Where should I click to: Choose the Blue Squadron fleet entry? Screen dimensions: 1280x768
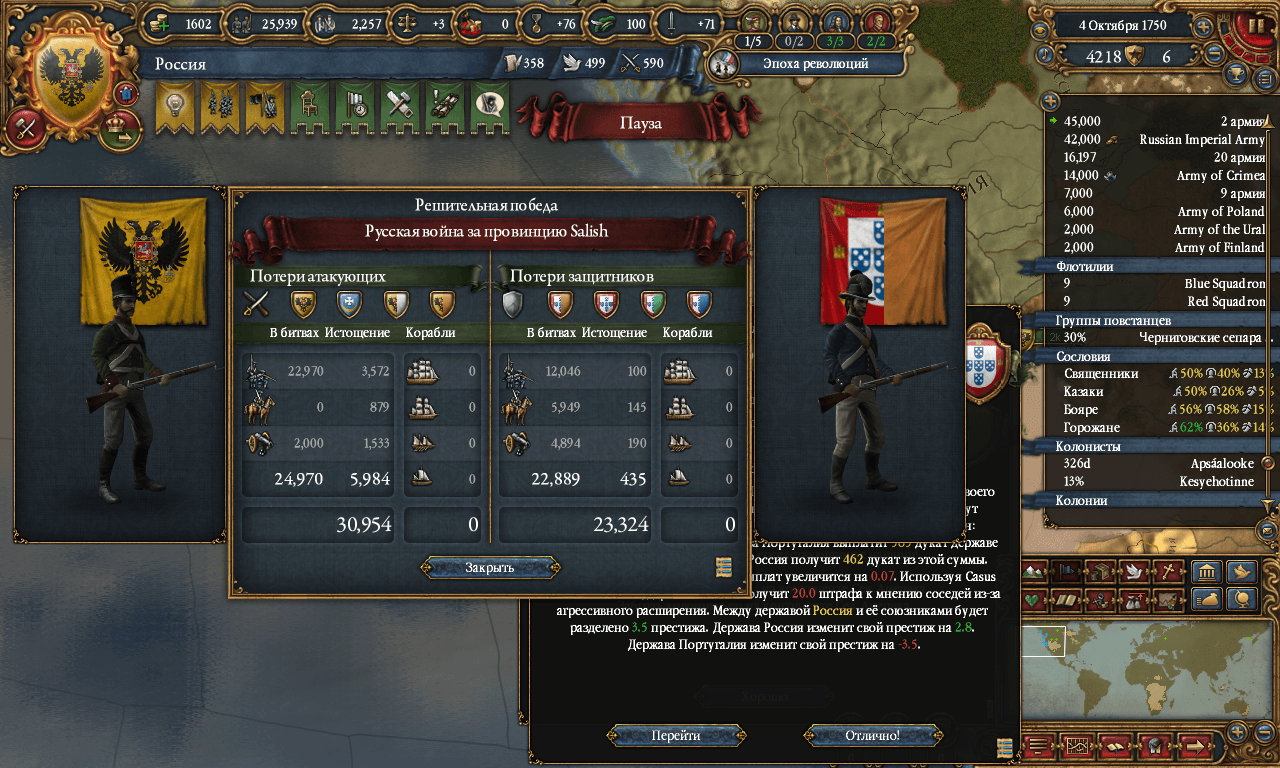[x=1160, y=284]
